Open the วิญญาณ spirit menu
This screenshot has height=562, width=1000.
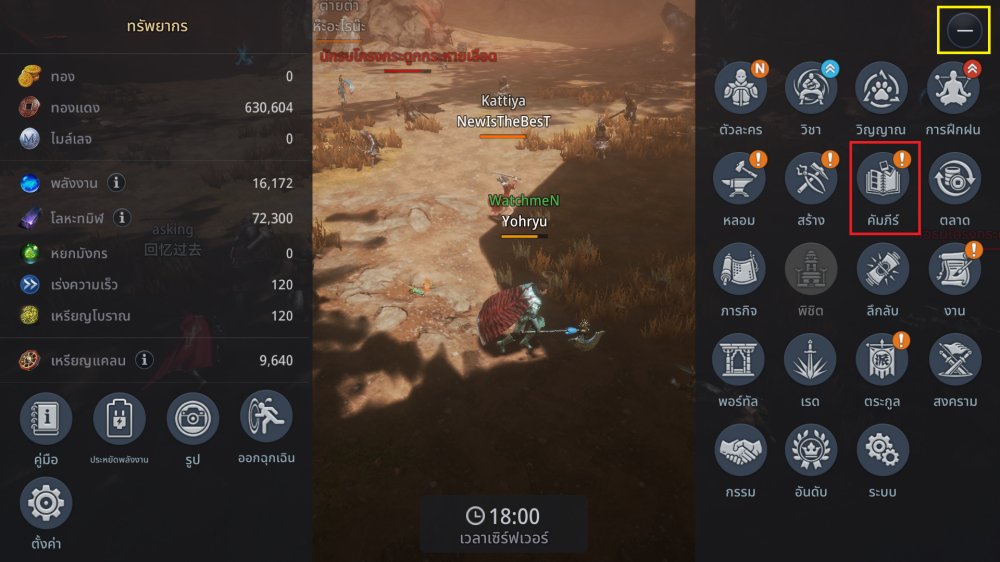(x=881, y=88)
